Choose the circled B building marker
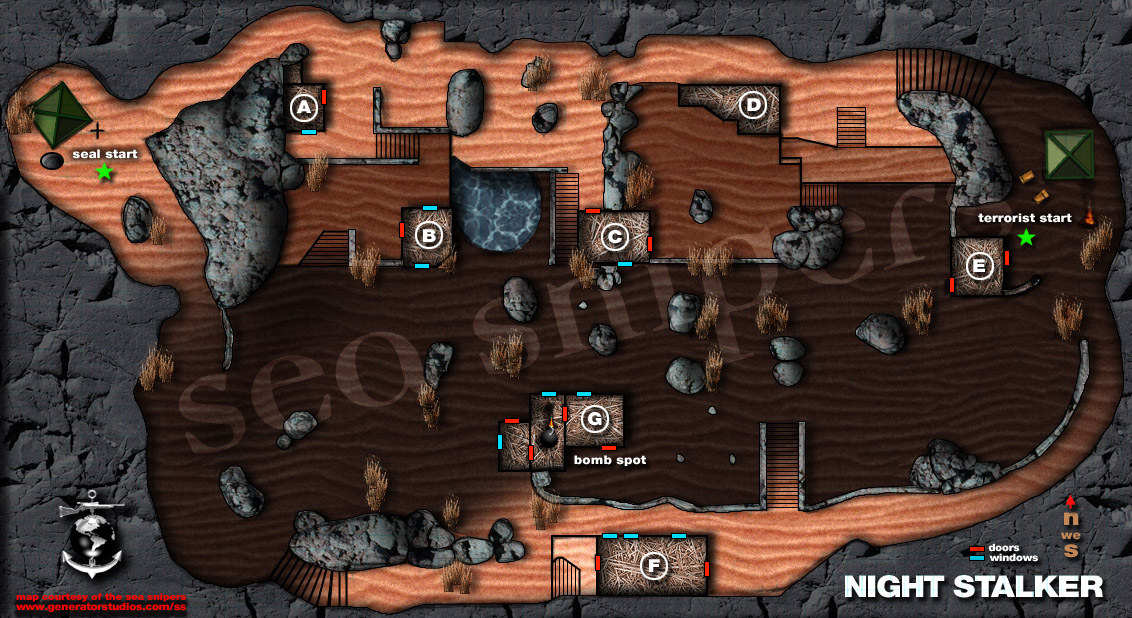The width and height of the screenshot is (1132, 618). 428,236
